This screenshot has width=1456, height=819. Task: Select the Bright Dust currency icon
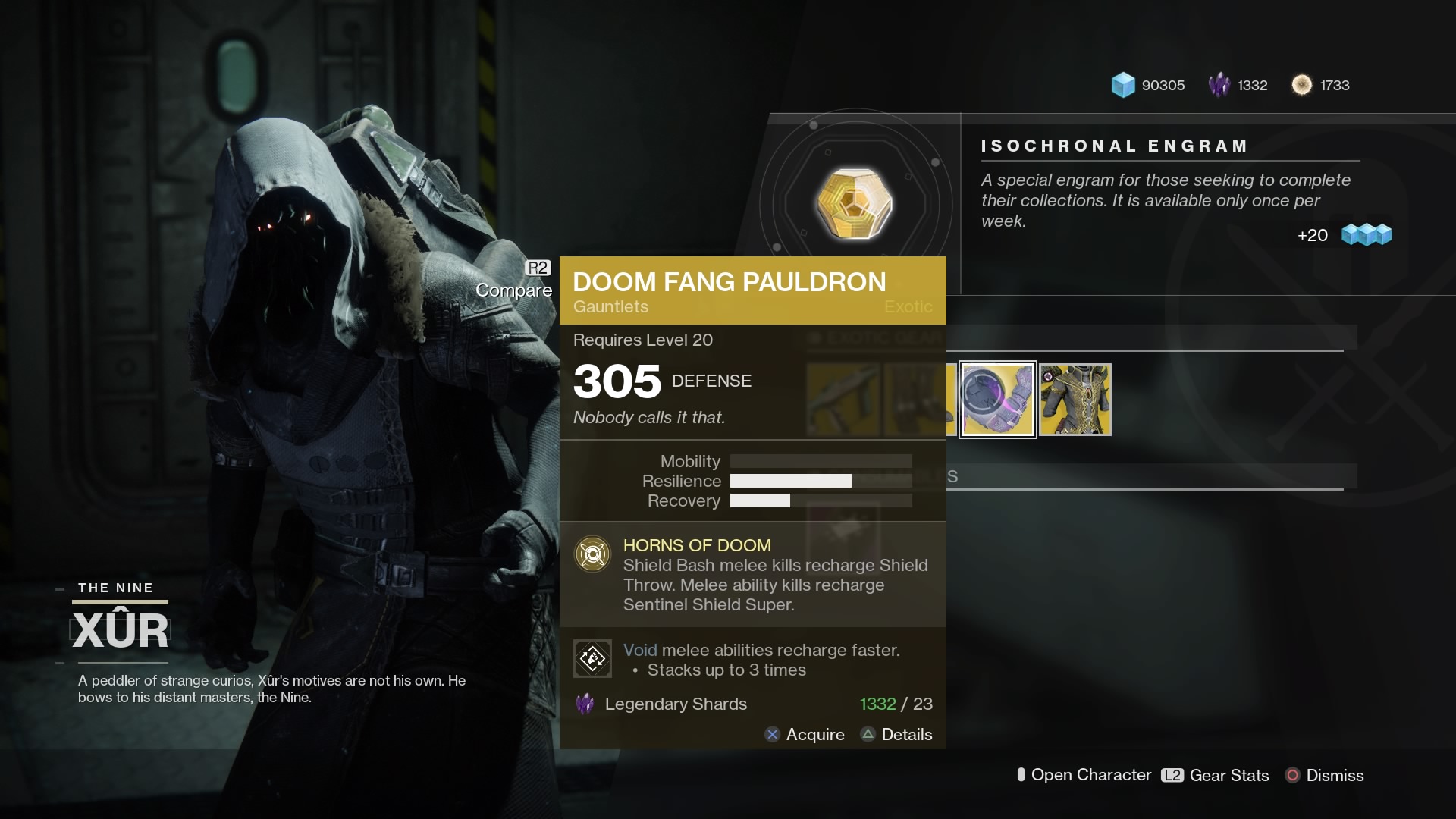tap(1303, 85)
